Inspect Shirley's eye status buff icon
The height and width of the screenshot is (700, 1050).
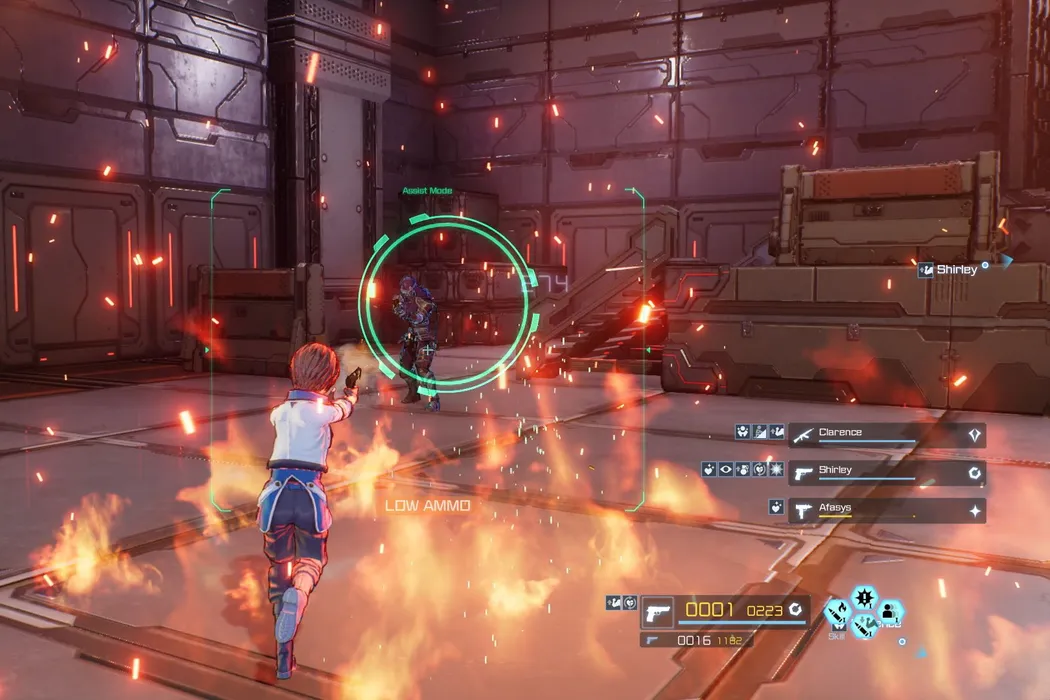pos(726,469)
